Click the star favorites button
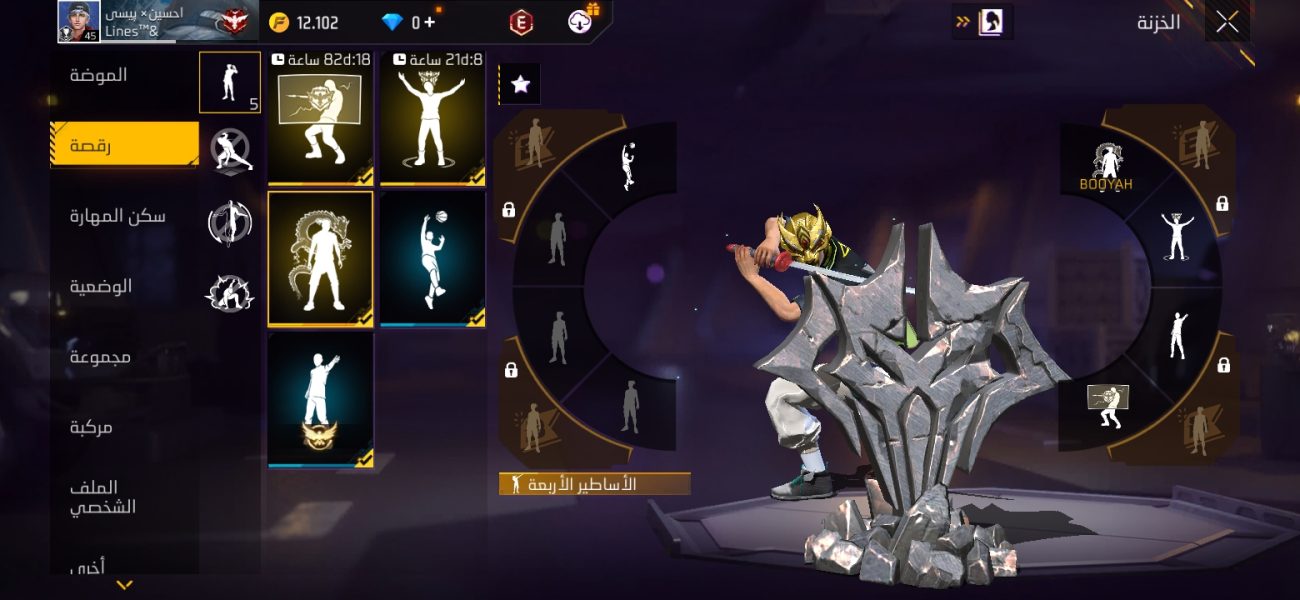This screenshot has width=1300, height=600. pos(520,85)
